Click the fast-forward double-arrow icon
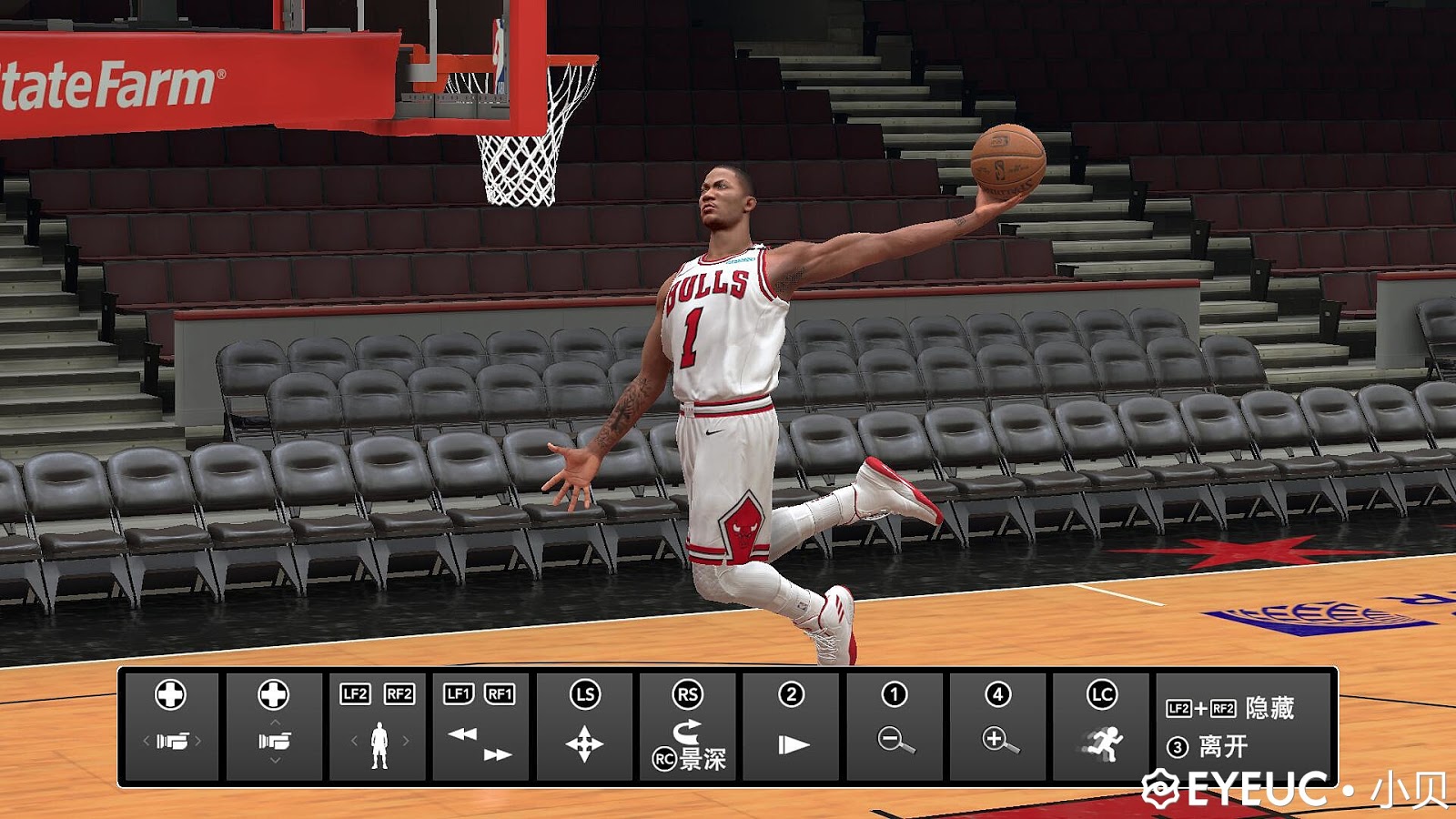Image resolution: width=1456 pixels, height=819 pixels. point(497,754)
